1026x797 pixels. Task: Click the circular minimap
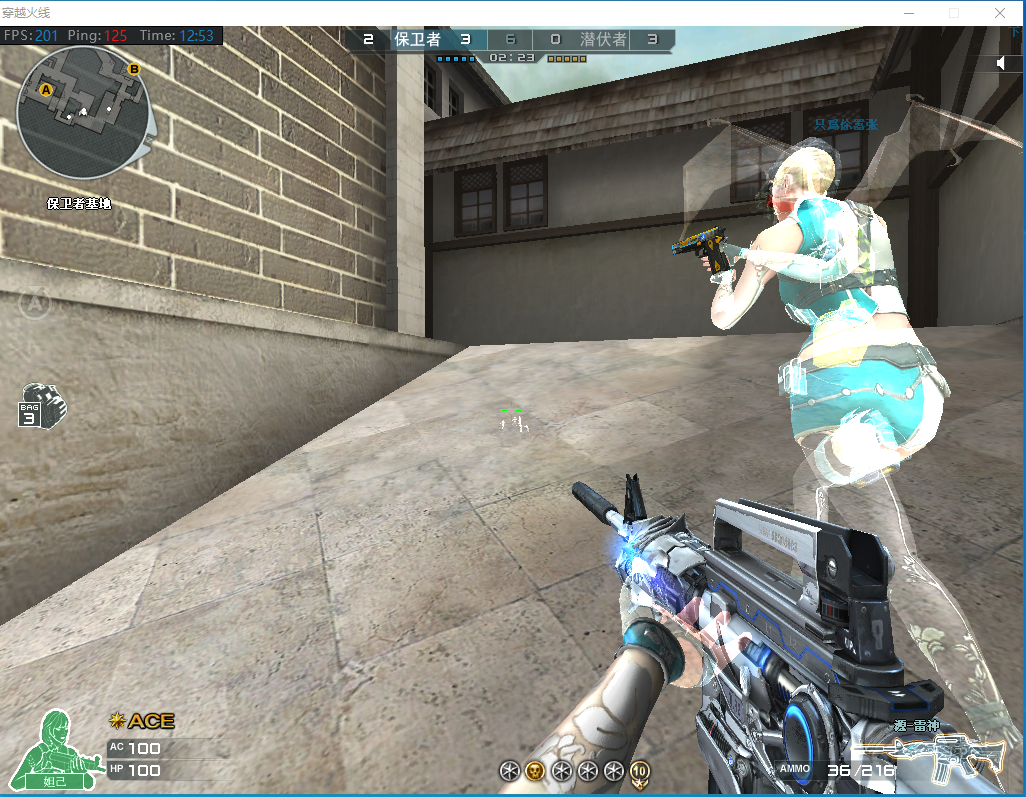click(84, 112)
